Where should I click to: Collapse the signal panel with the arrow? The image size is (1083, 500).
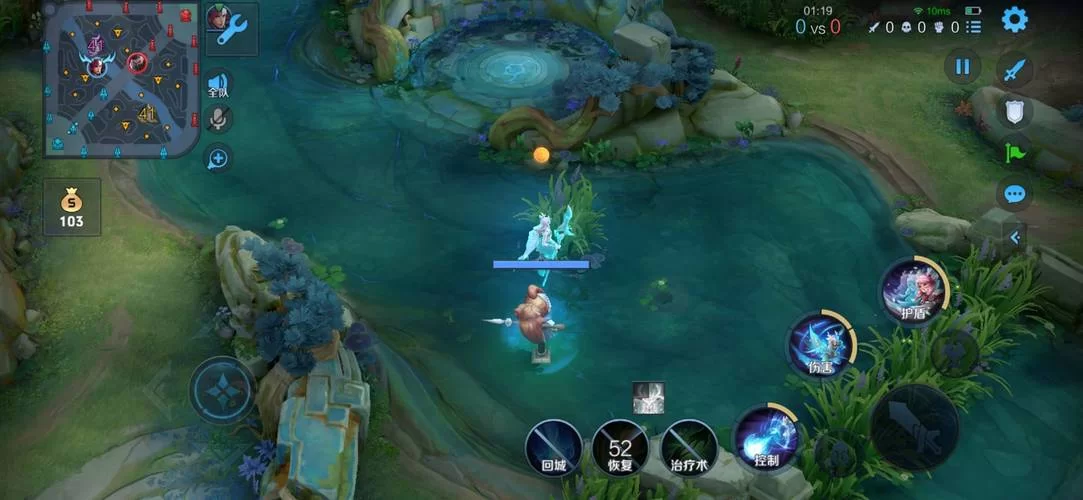click(x=1016, y=237)
